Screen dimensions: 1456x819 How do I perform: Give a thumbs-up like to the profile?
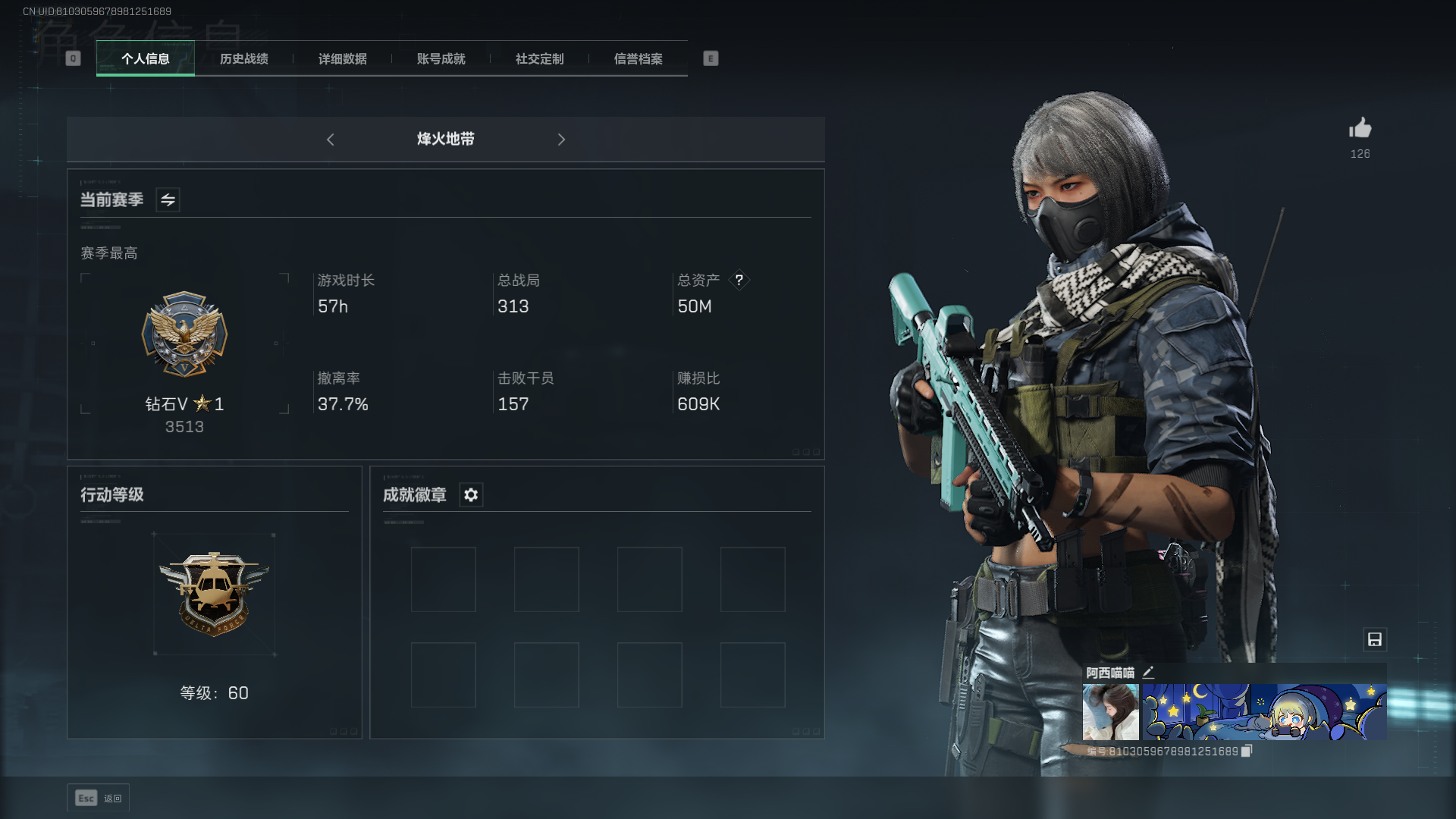point(1360,129)
